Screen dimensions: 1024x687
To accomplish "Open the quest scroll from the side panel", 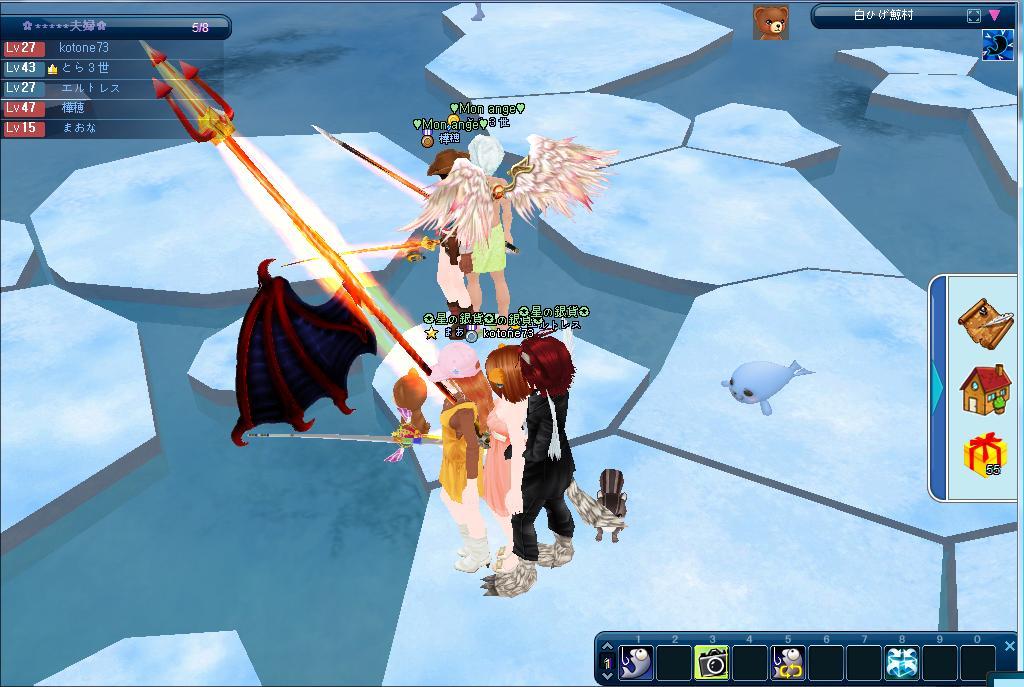I will 985,320.
